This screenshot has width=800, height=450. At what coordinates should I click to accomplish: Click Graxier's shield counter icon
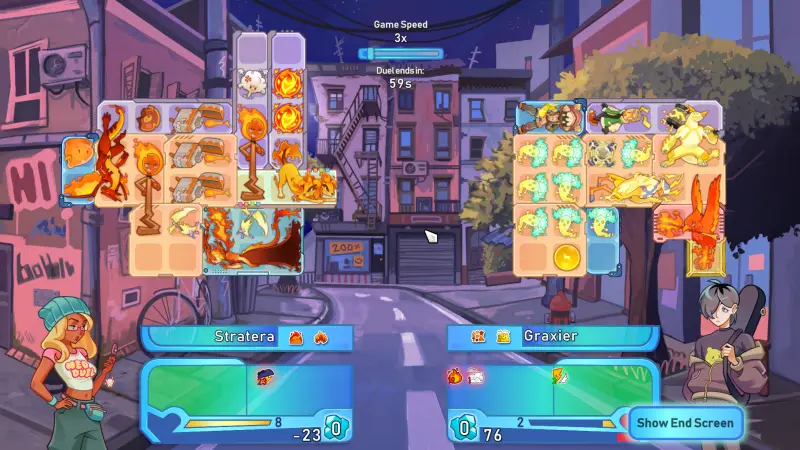(464, 428)
